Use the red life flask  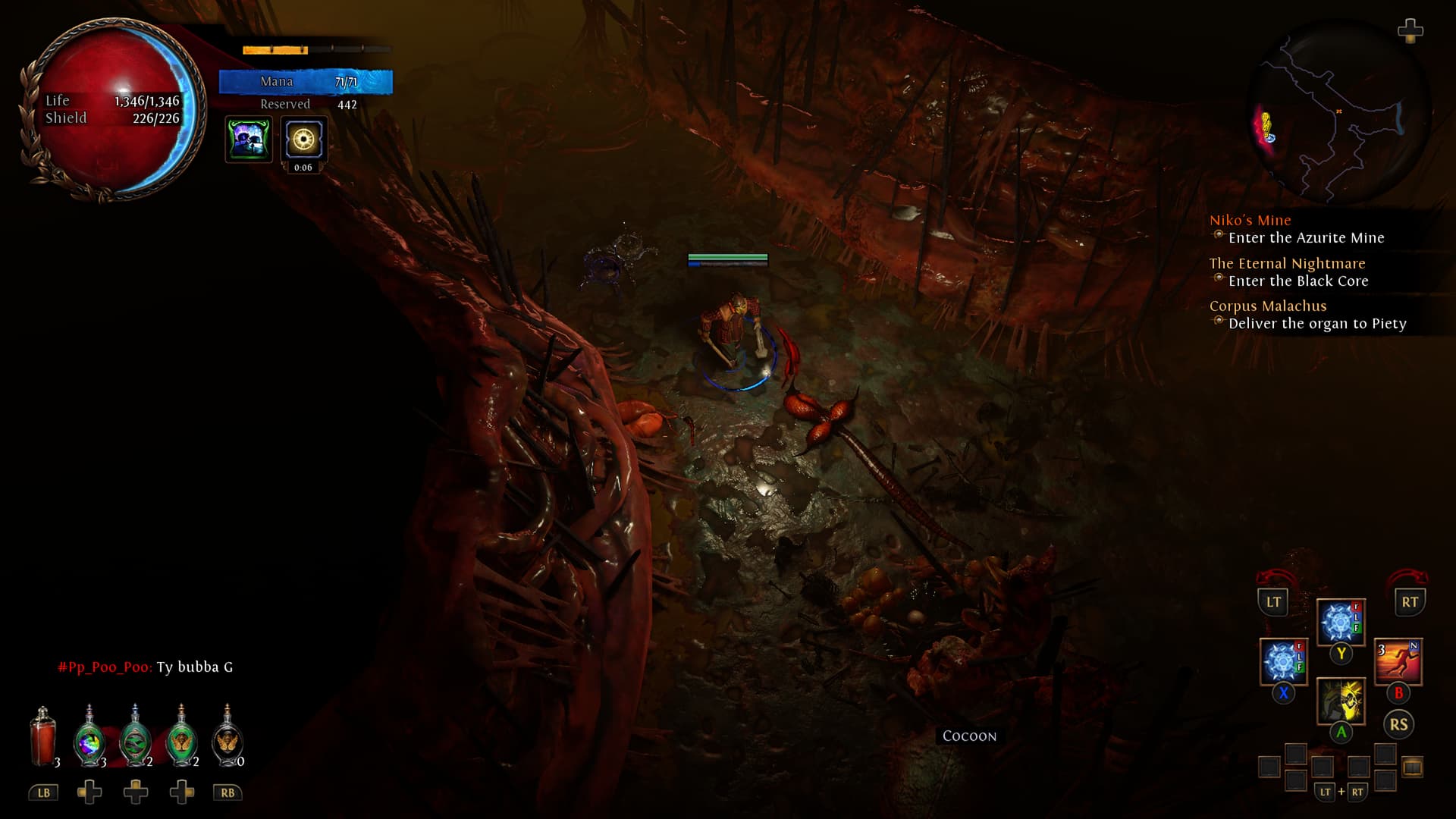coord(43,737)
